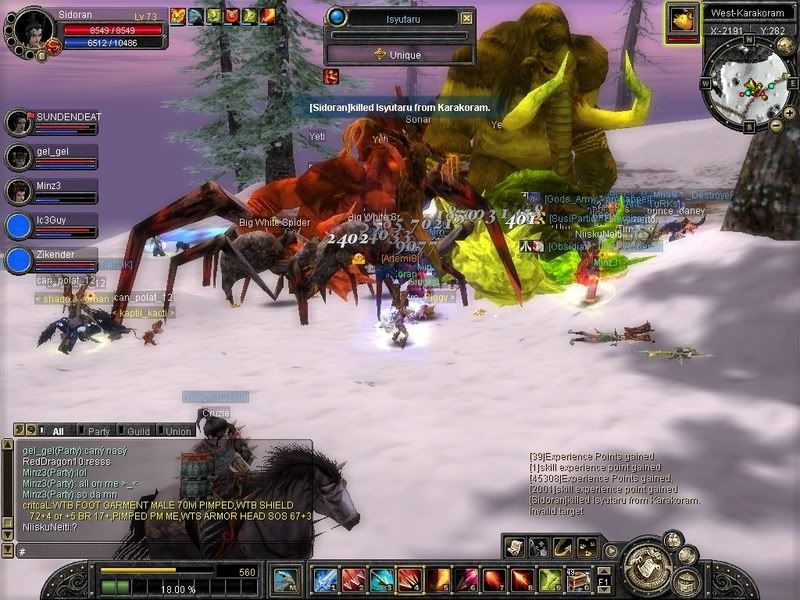This screenshot has height=600, width=800.
Task: Activate the green skill in slot 9
Action: [550, 580]
